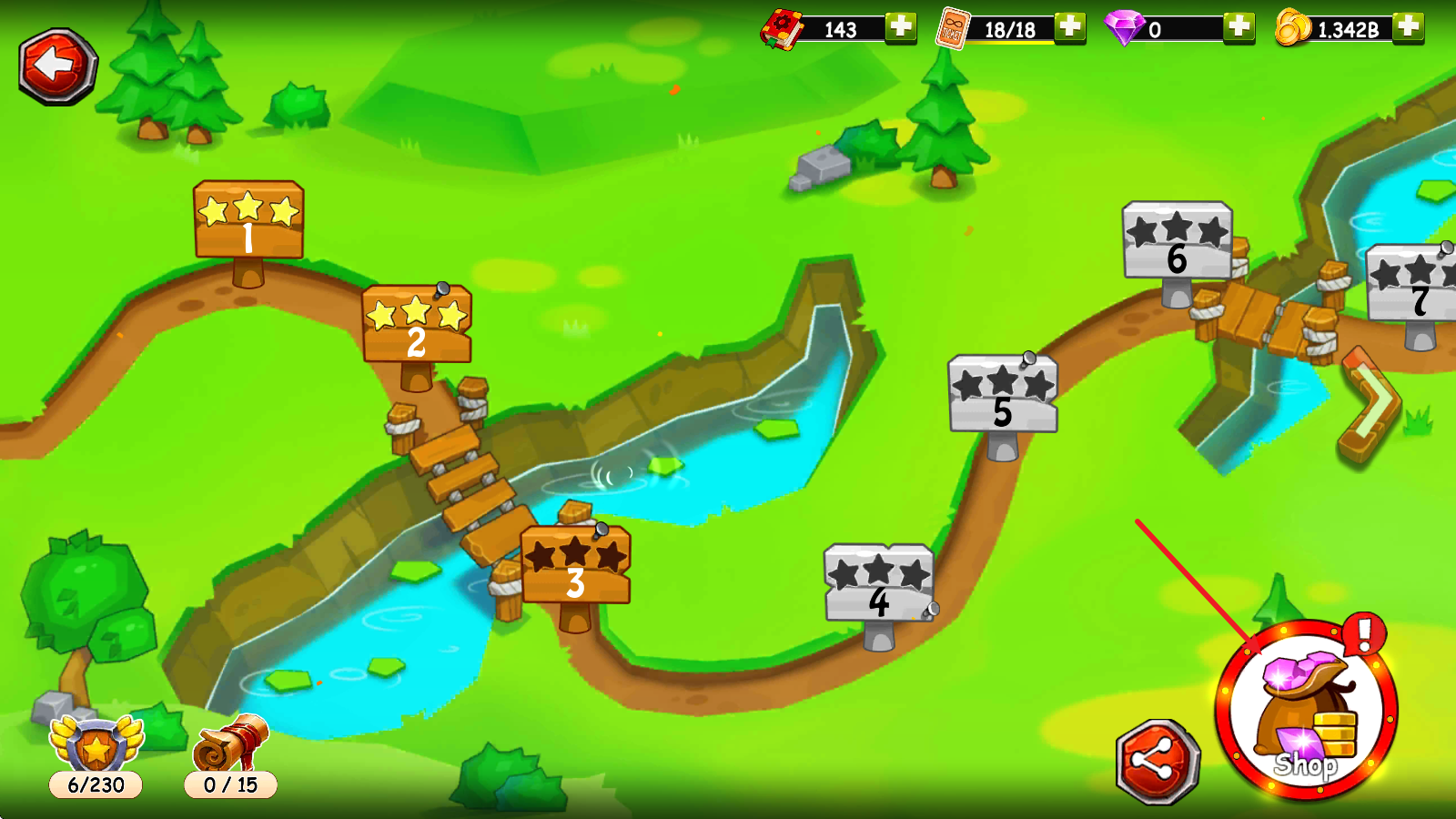Select locked level 4 stone sign

tap(879, 584)
